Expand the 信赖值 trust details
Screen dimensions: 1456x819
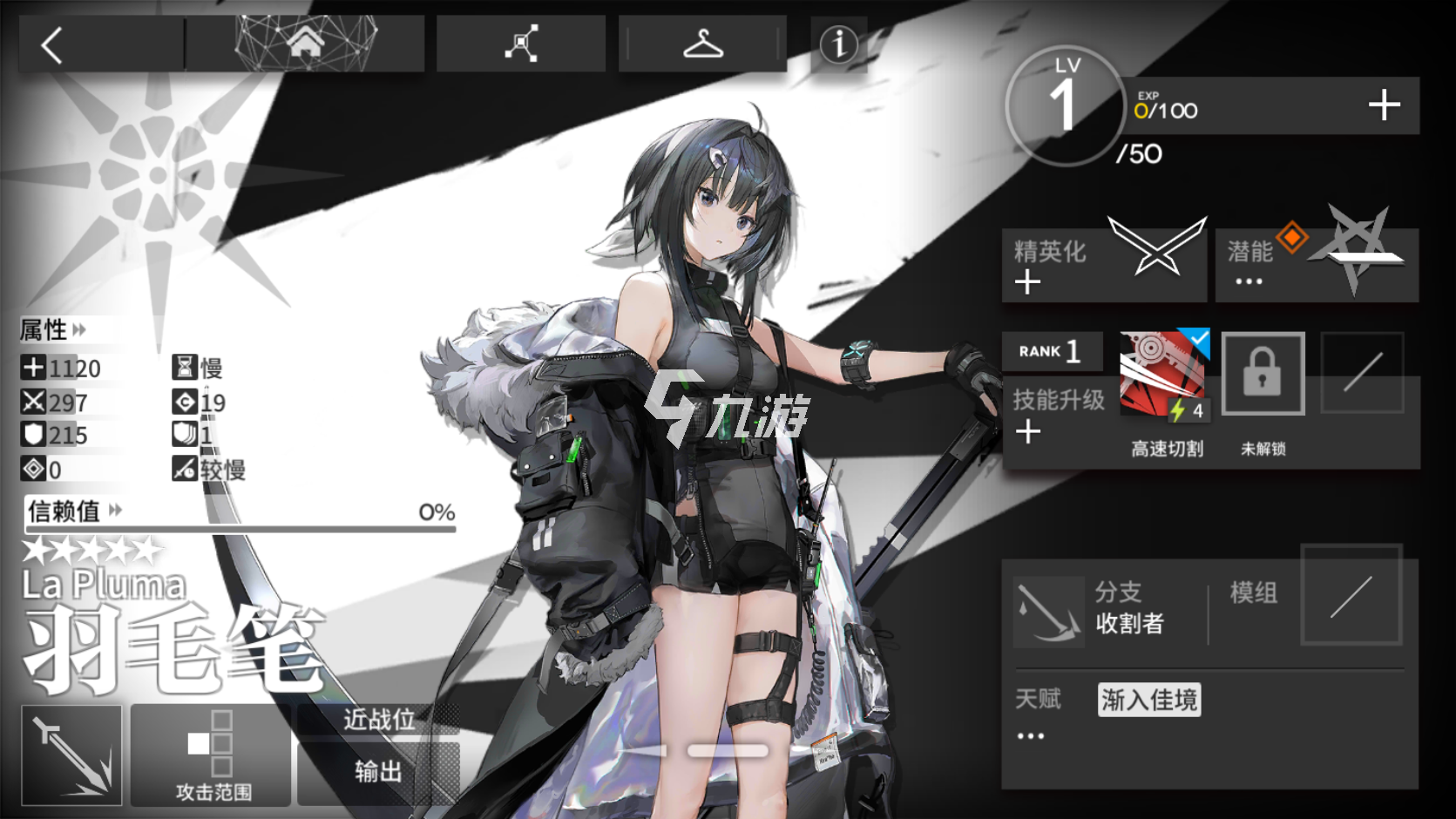click(75, 511)
